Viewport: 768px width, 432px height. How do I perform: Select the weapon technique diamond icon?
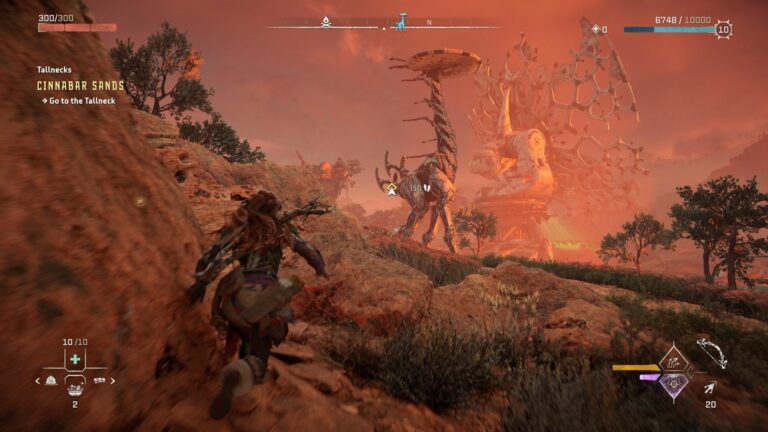(675, 359)
